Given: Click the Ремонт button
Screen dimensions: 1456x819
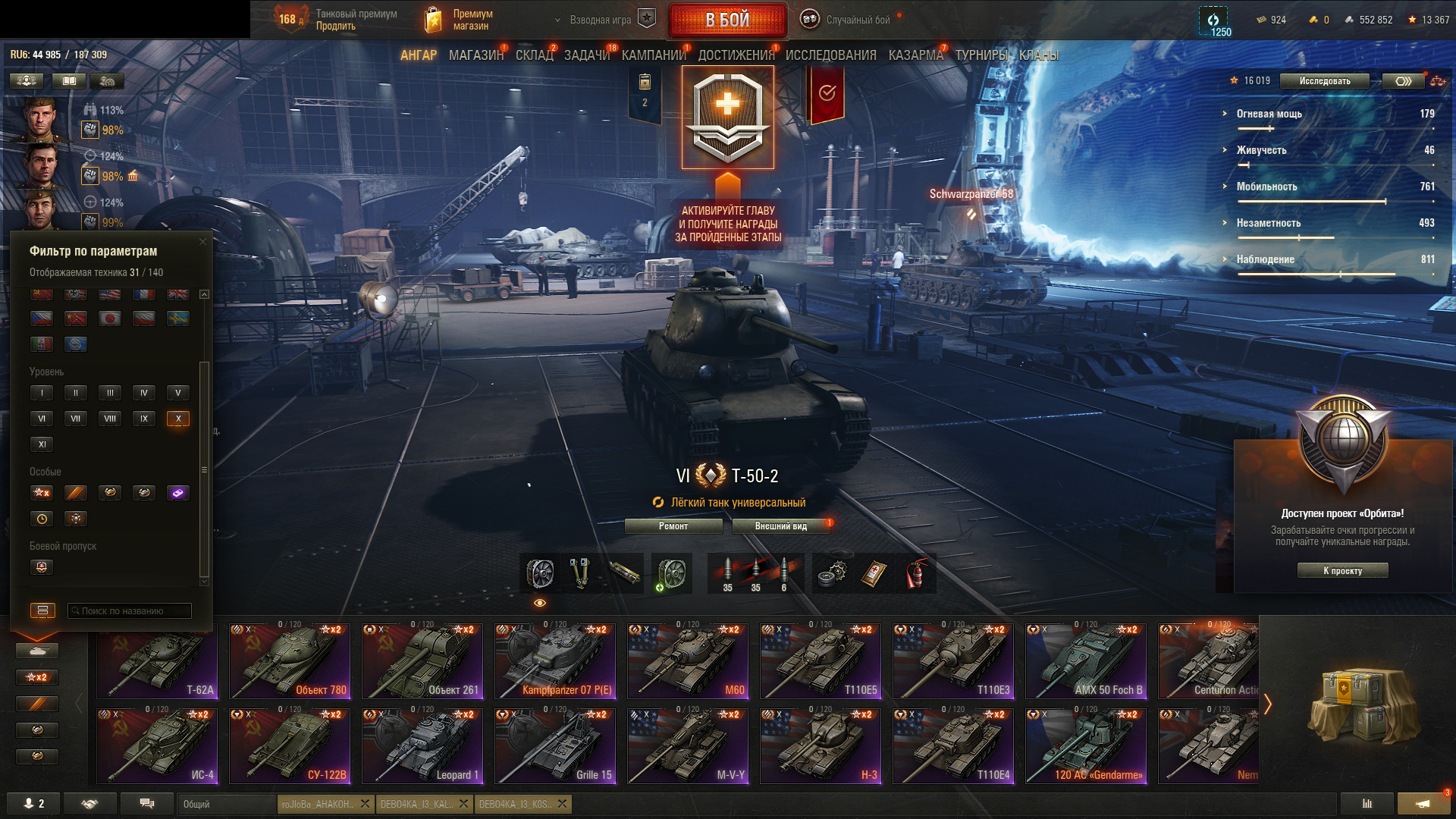Looking at the screenshot, I should tap(673, 526).
